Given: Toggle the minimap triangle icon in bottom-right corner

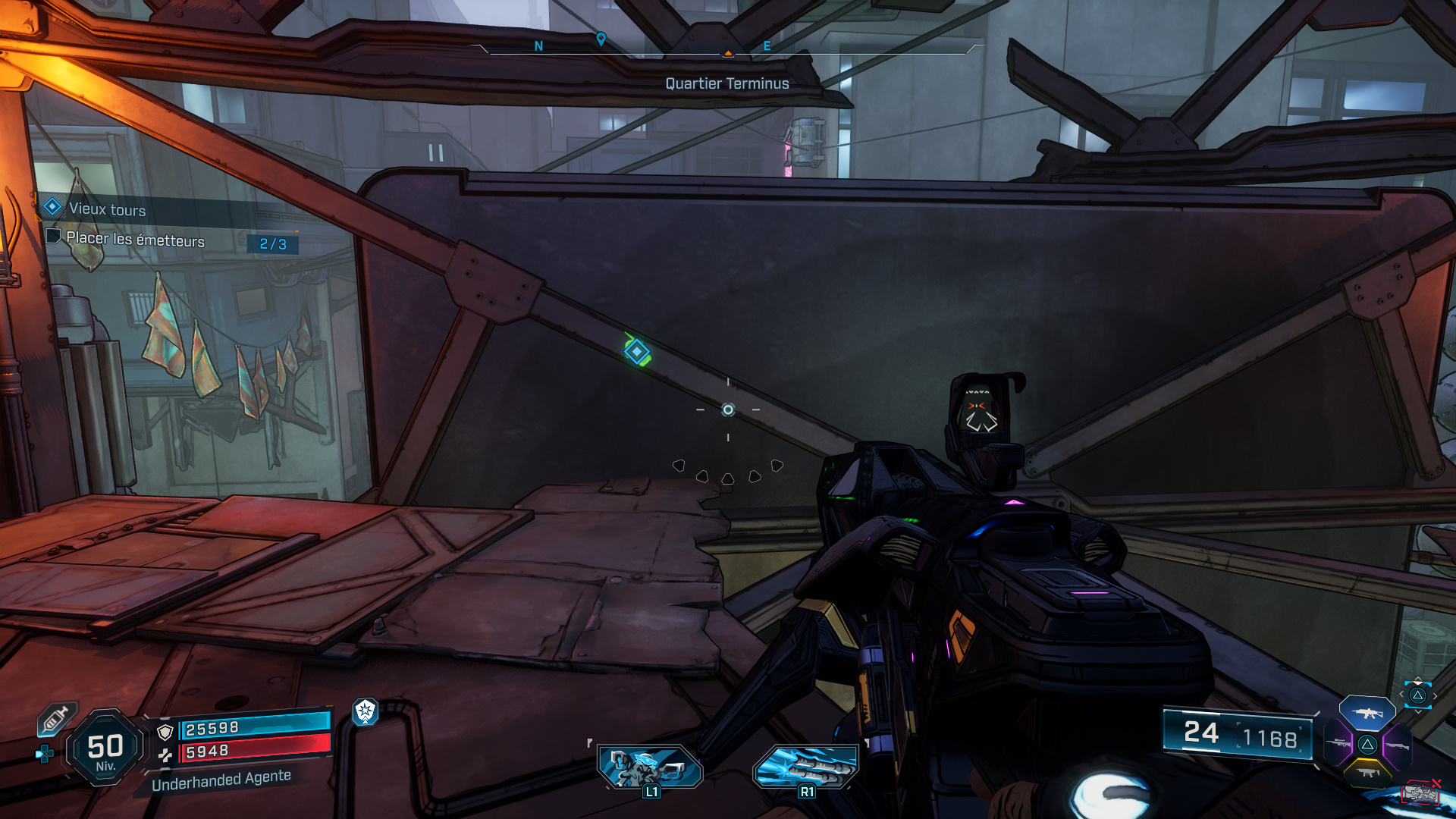Looking at the screenshot, I should (1420, 695).
